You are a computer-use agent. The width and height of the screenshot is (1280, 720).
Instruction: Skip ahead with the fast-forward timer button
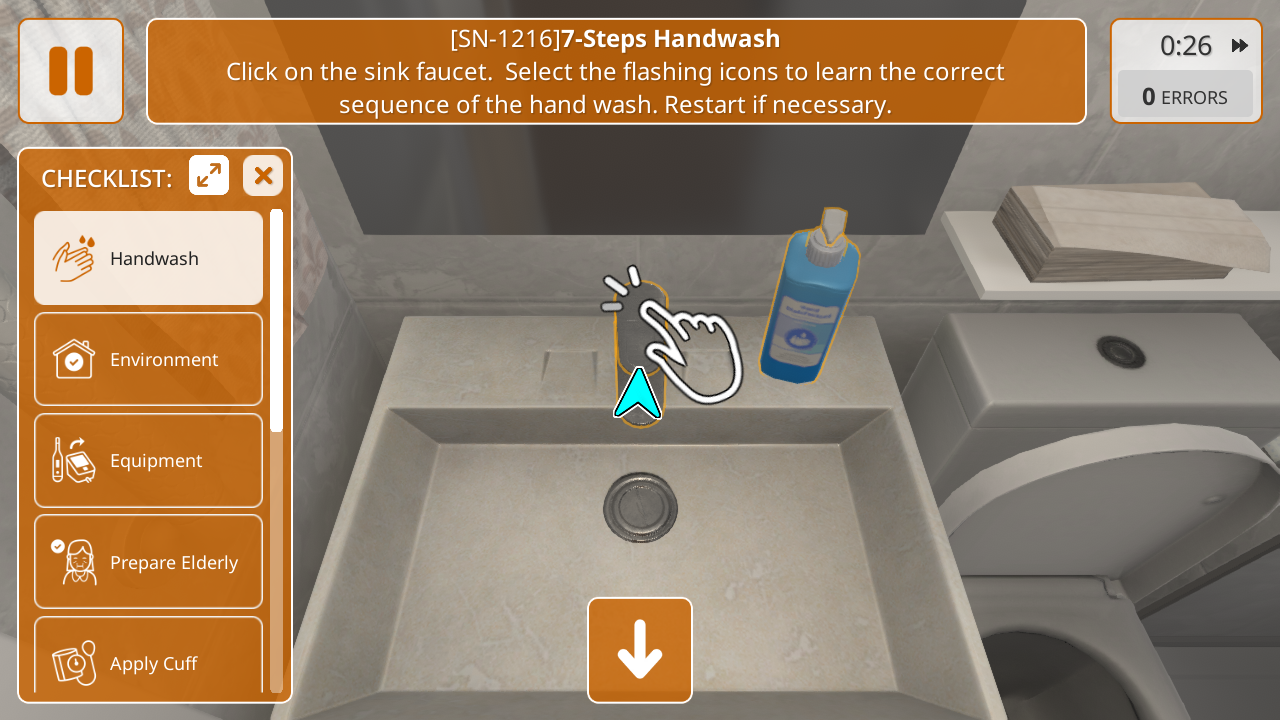pos(1240,46)
